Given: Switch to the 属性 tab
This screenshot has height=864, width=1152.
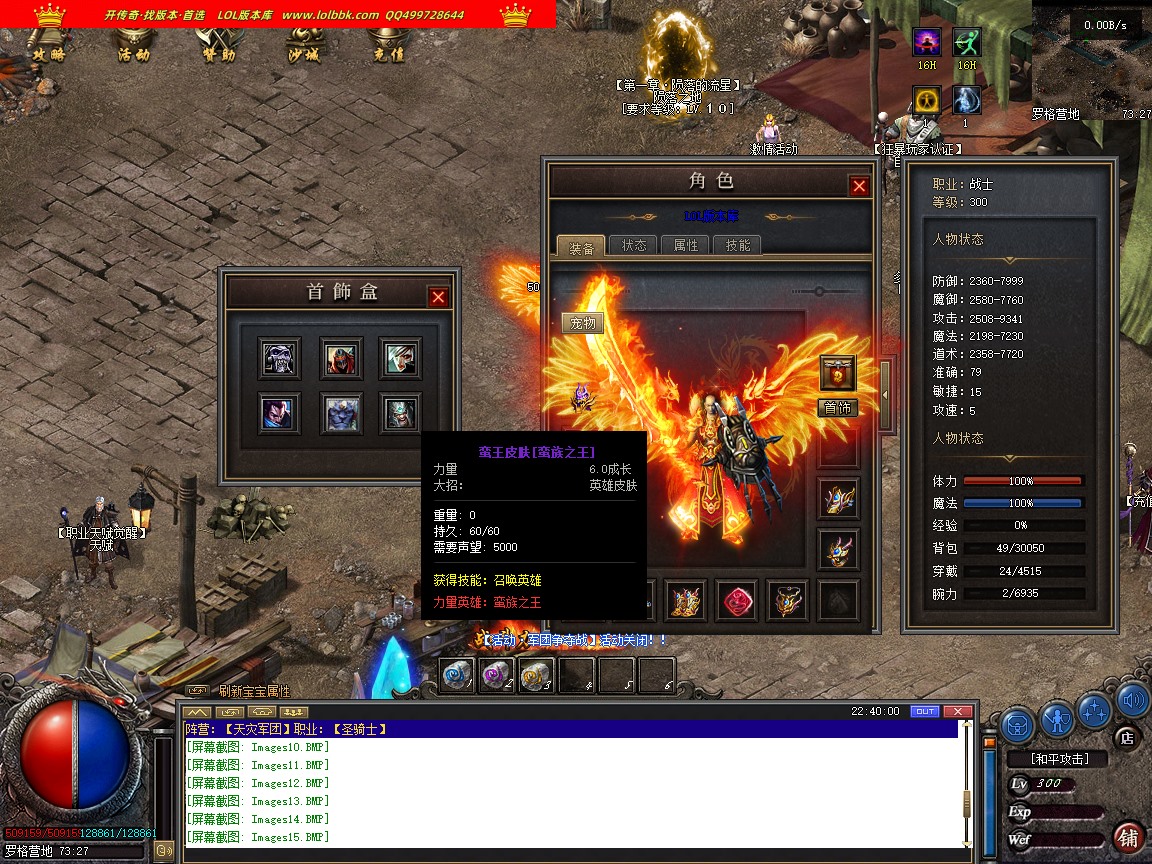Looking at the screenshot, I should (x=686, y=245).
